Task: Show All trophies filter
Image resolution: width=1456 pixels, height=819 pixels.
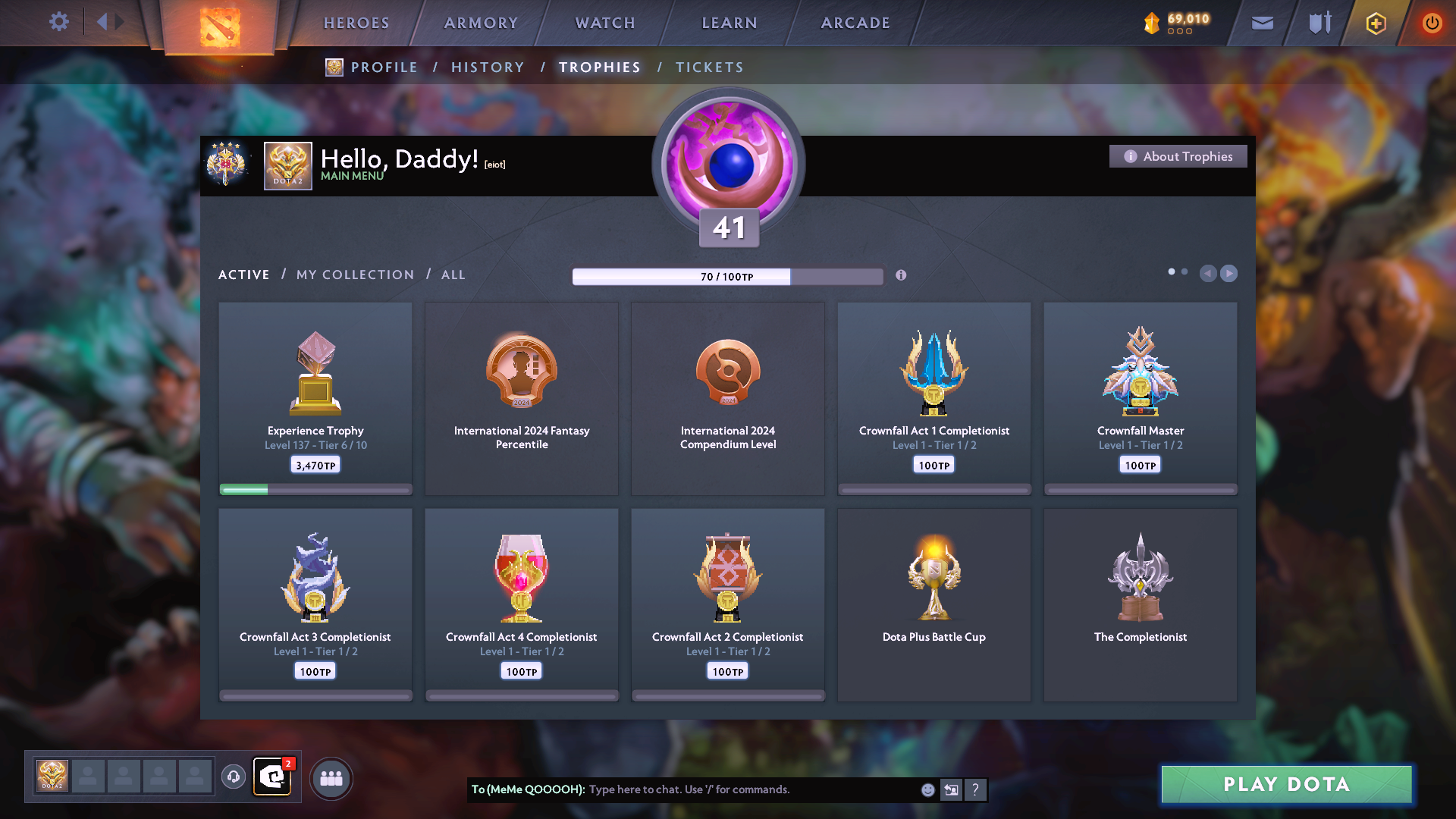Action: click(453, 275)
